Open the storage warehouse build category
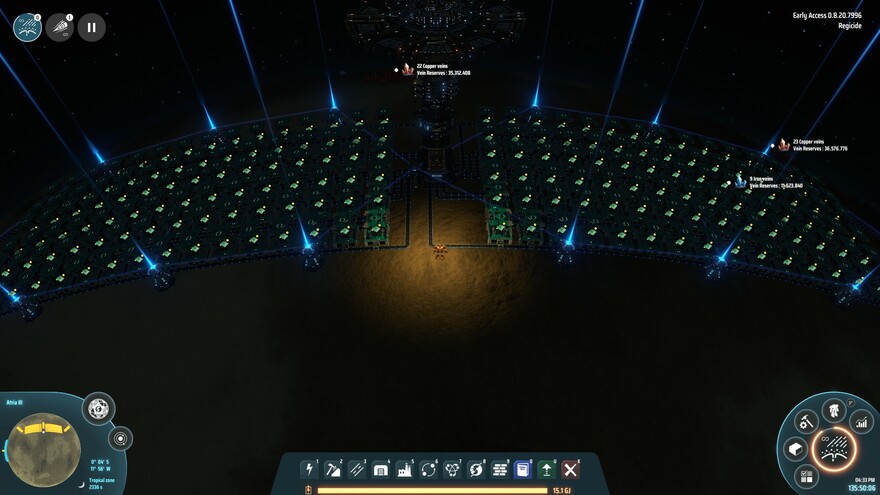Screen dimensions: 880x495 (381, 469)
